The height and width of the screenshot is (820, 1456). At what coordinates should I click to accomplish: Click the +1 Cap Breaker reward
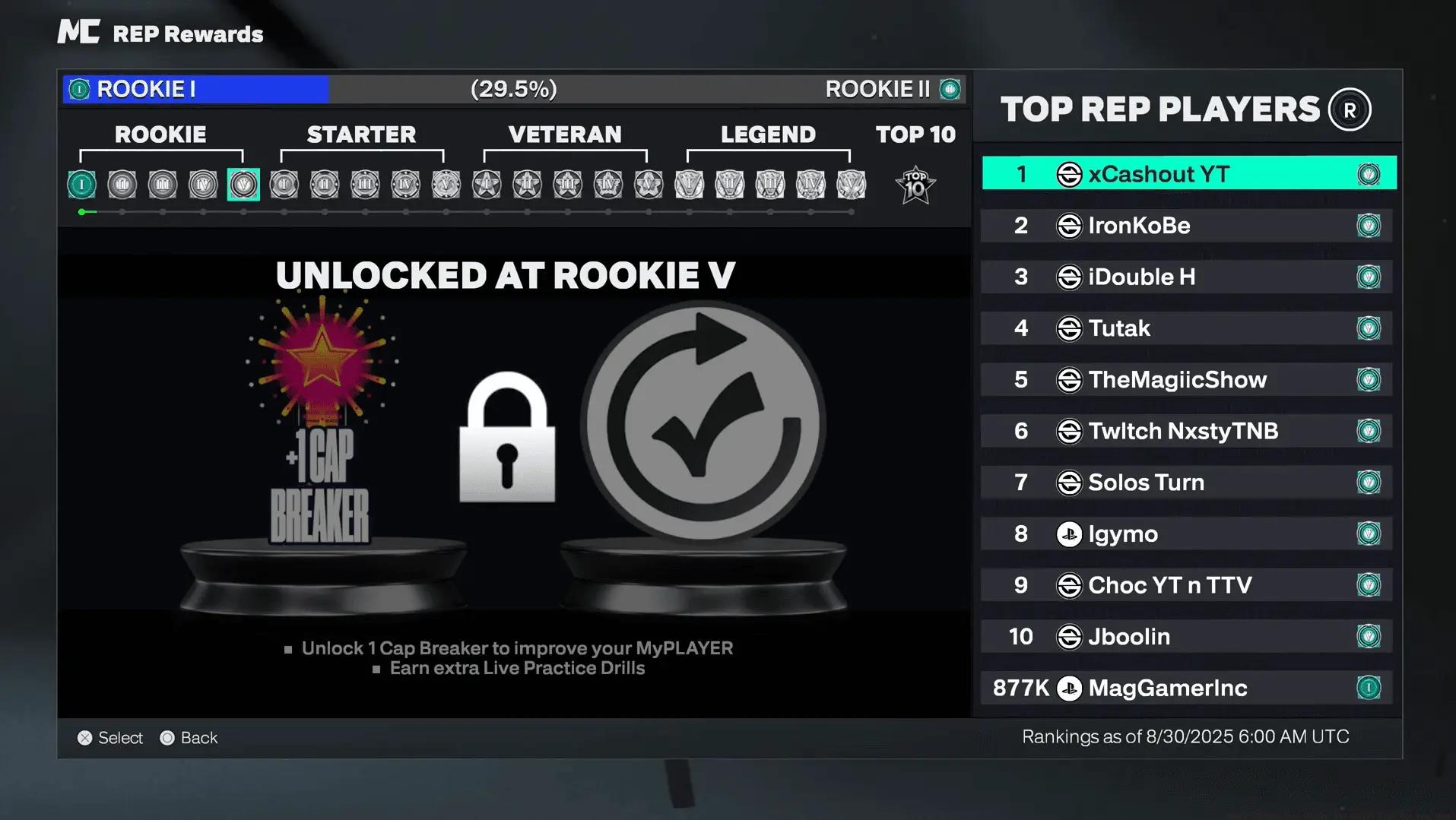pyautogui.click(x=322, y=426)
